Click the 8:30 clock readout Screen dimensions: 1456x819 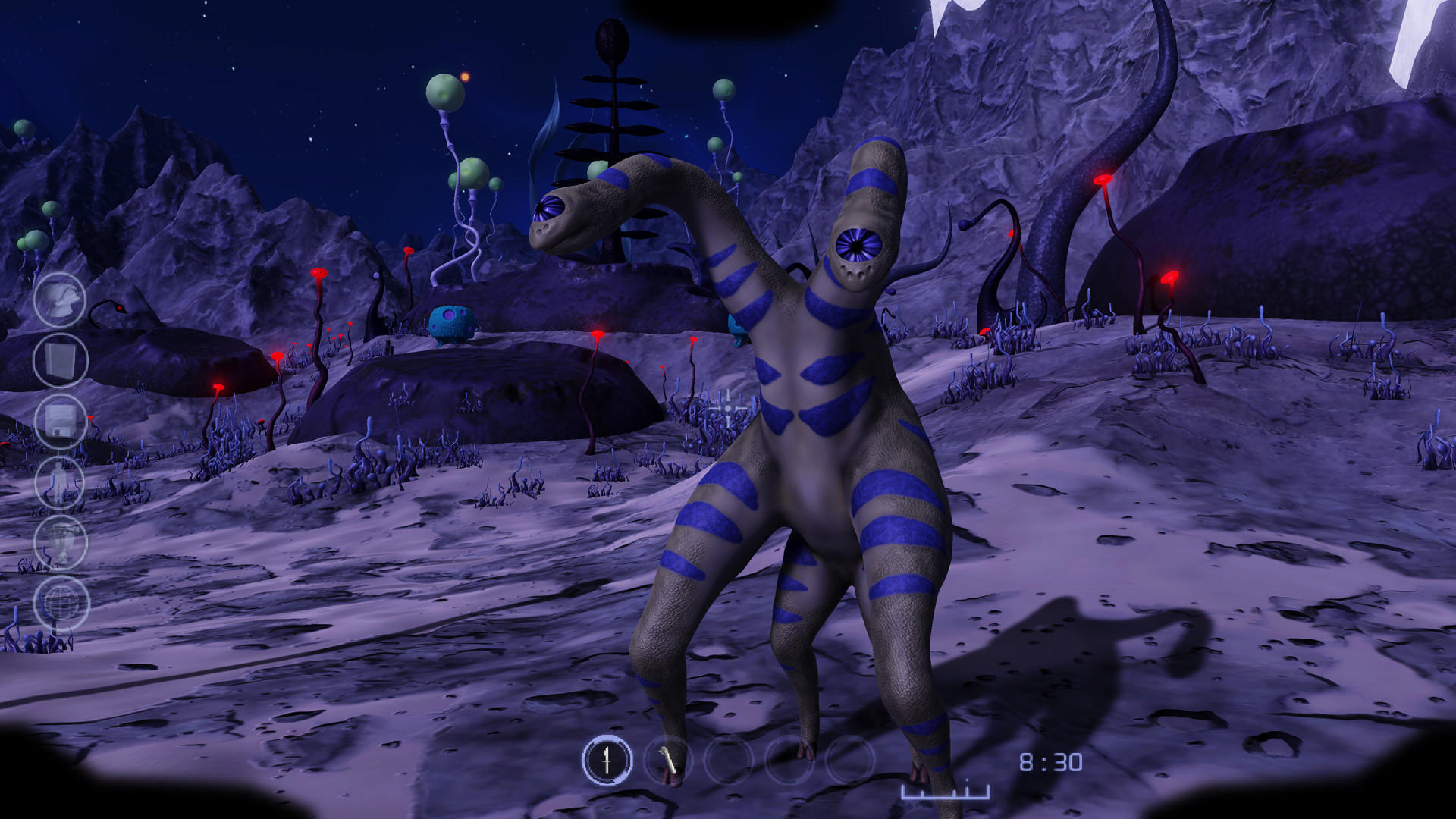[x=1052, y=762]
